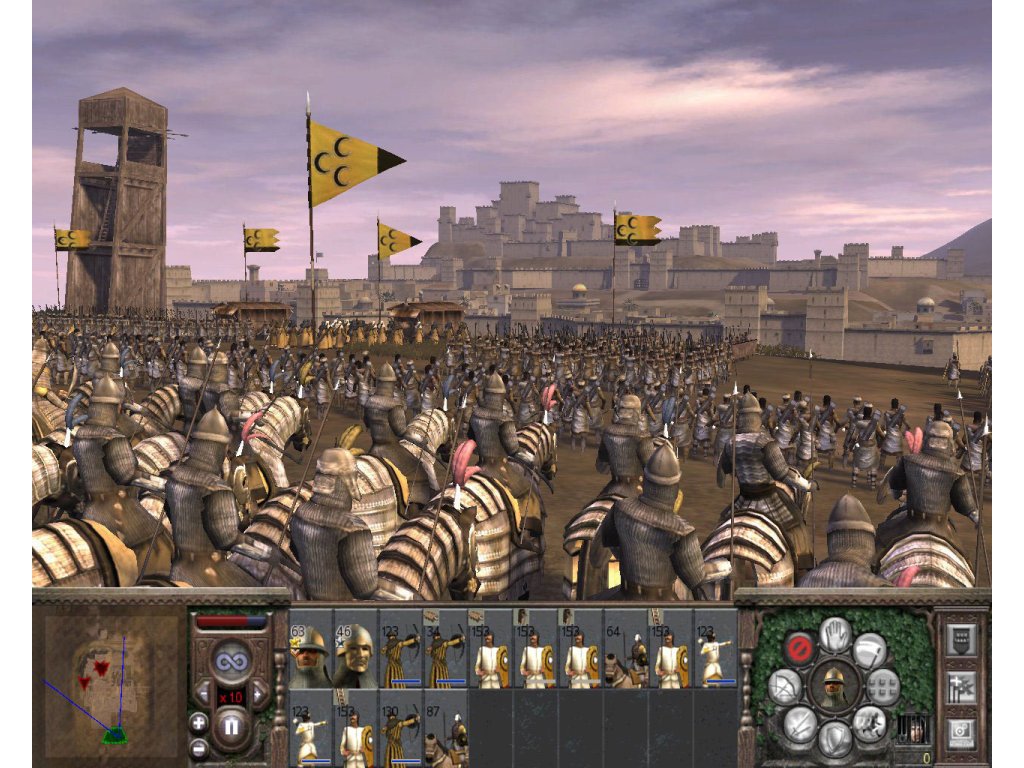Image resolution: width=1024 pixels, height=768 pixels.
Task: Activate the raised hand command button
Action: (835, 632)
